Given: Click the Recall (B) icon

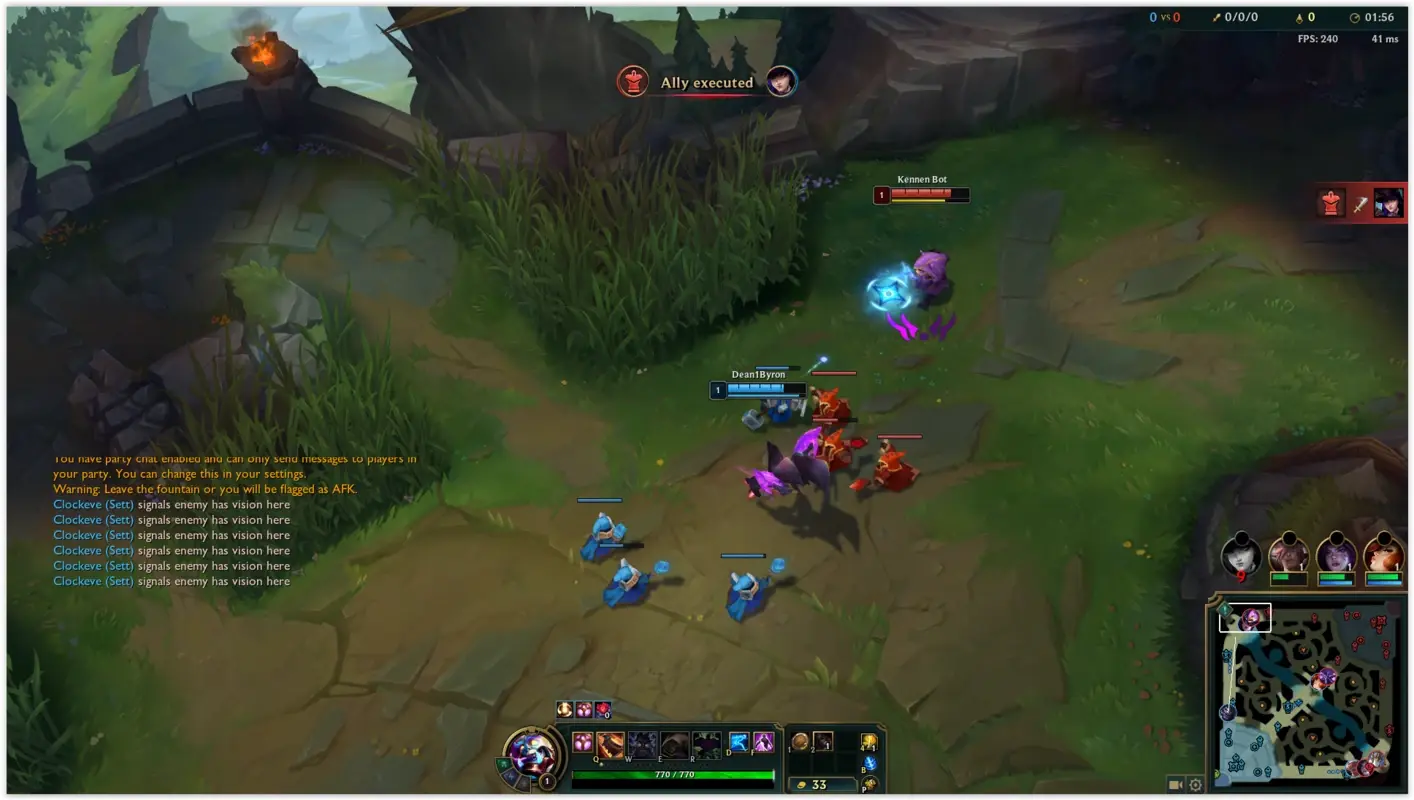Looking at the screenshot, I should pos(869,763).
